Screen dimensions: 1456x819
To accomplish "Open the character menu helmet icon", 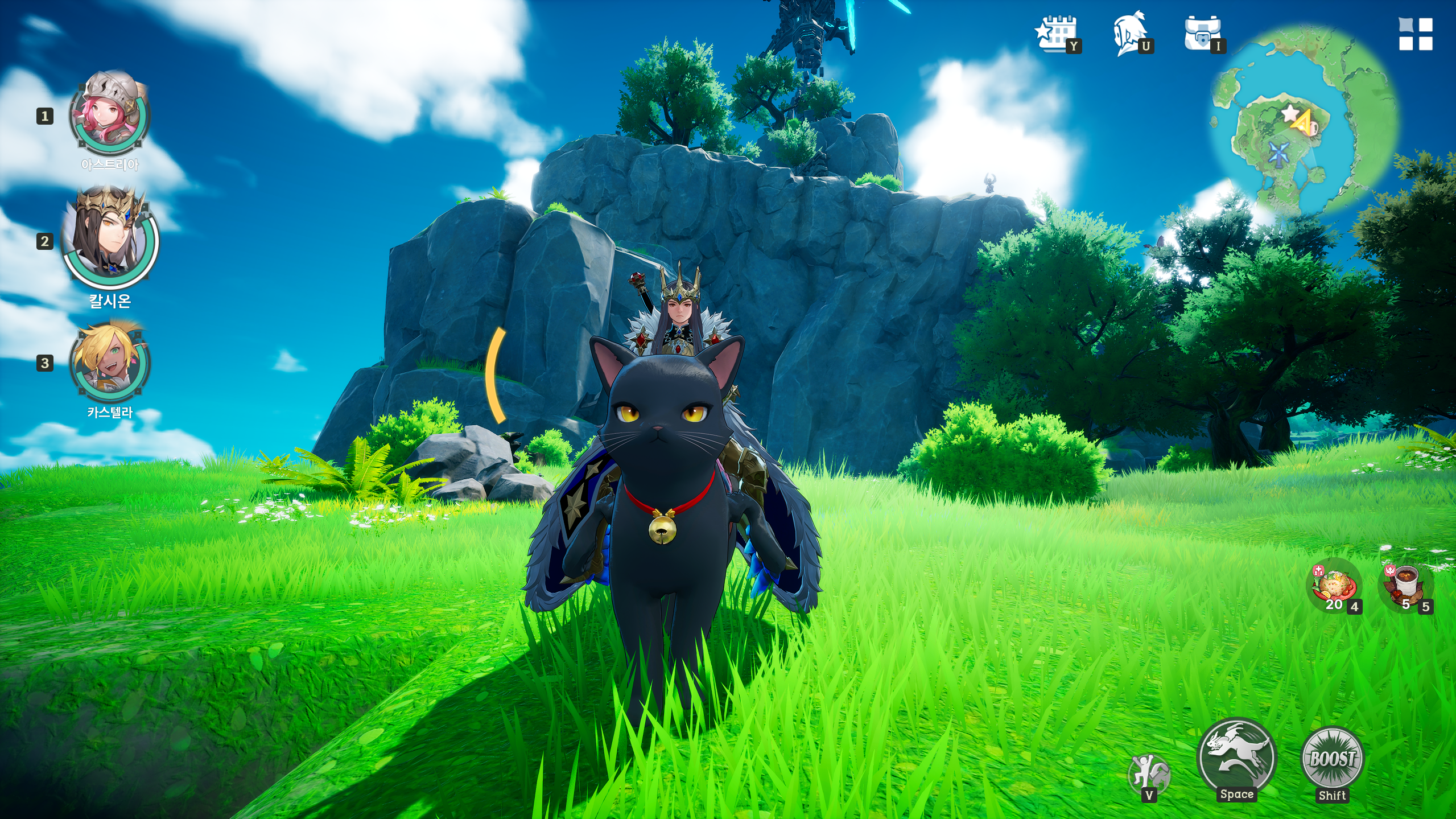I will coord(1130,33).
